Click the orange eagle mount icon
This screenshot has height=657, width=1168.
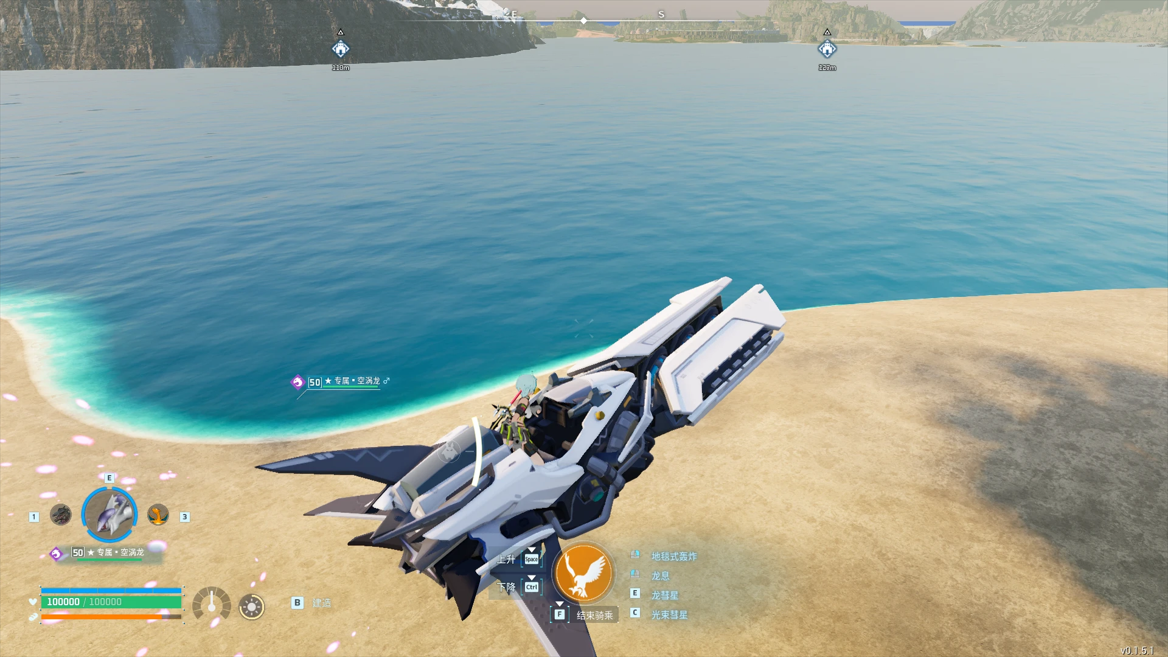583,574
